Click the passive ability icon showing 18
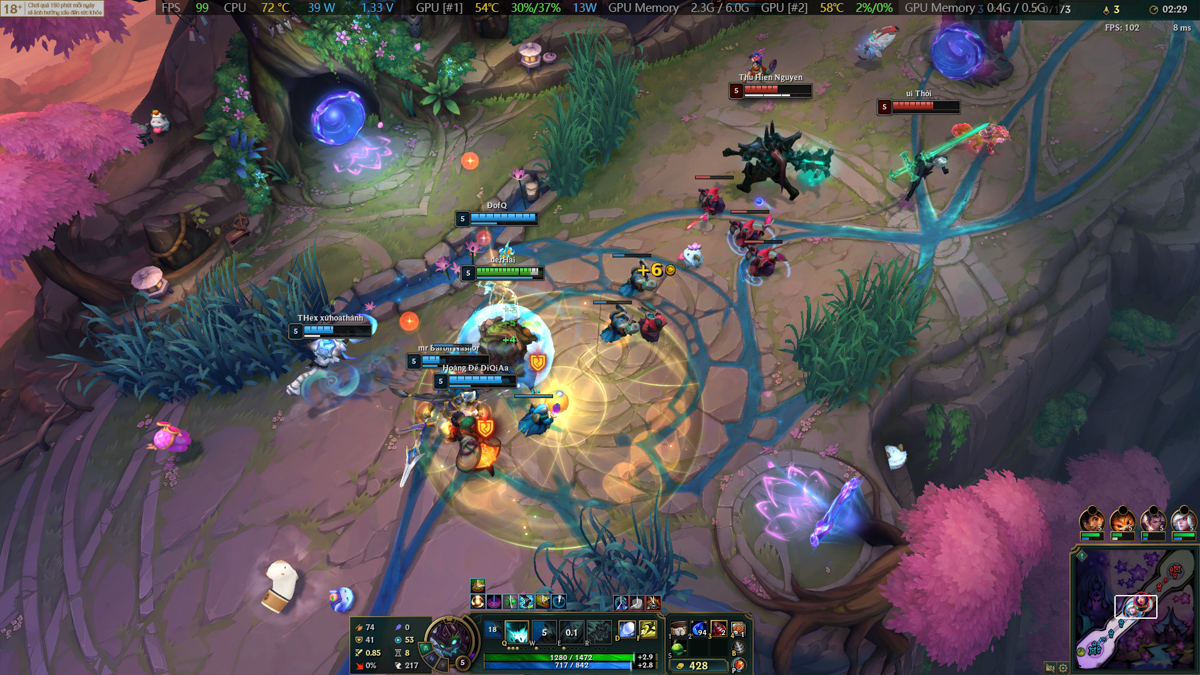Screen dimensions: 1200x675 492,630
